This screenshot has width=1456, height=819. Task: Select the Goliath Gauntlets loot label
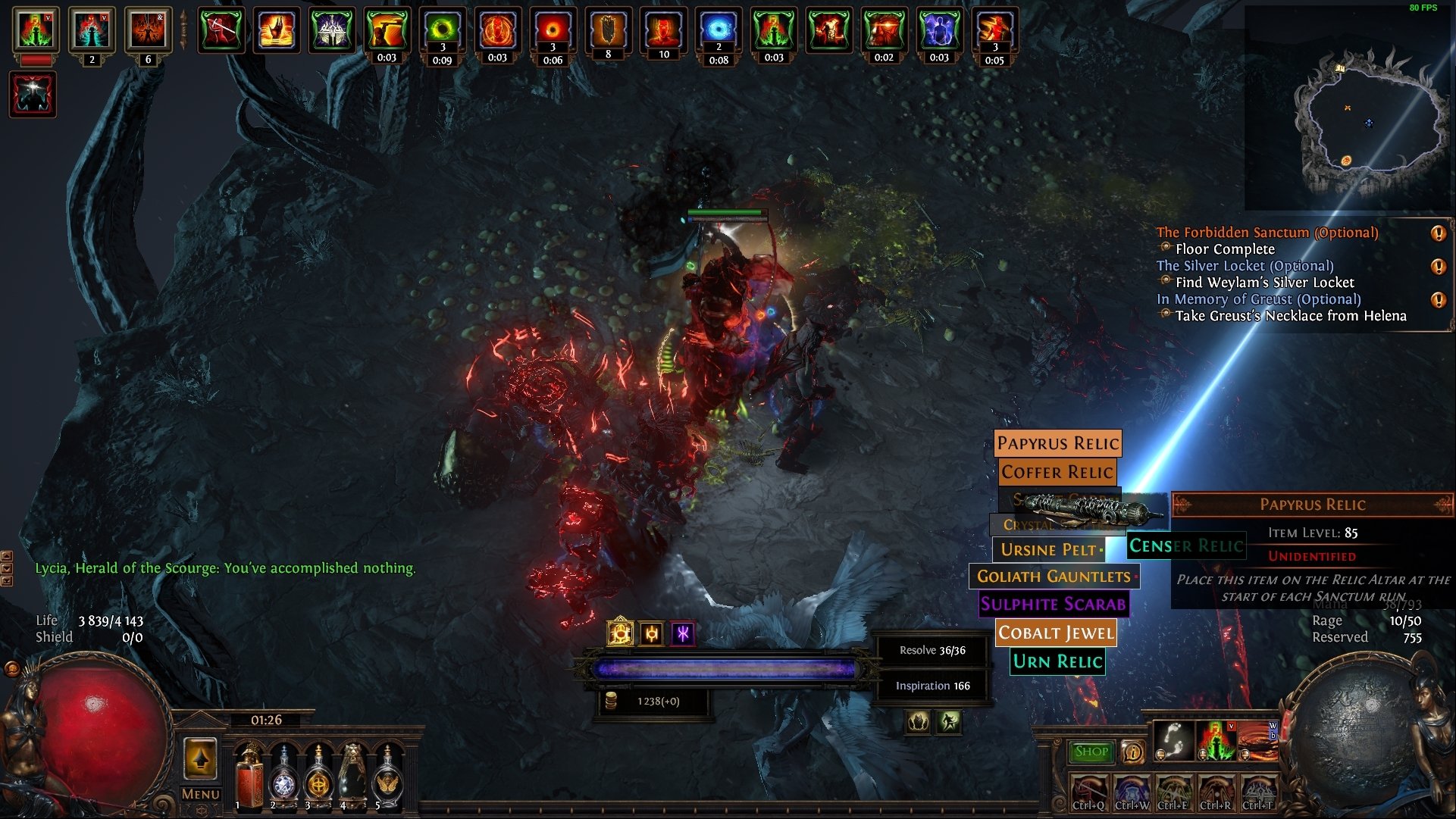click(1054, 577)
